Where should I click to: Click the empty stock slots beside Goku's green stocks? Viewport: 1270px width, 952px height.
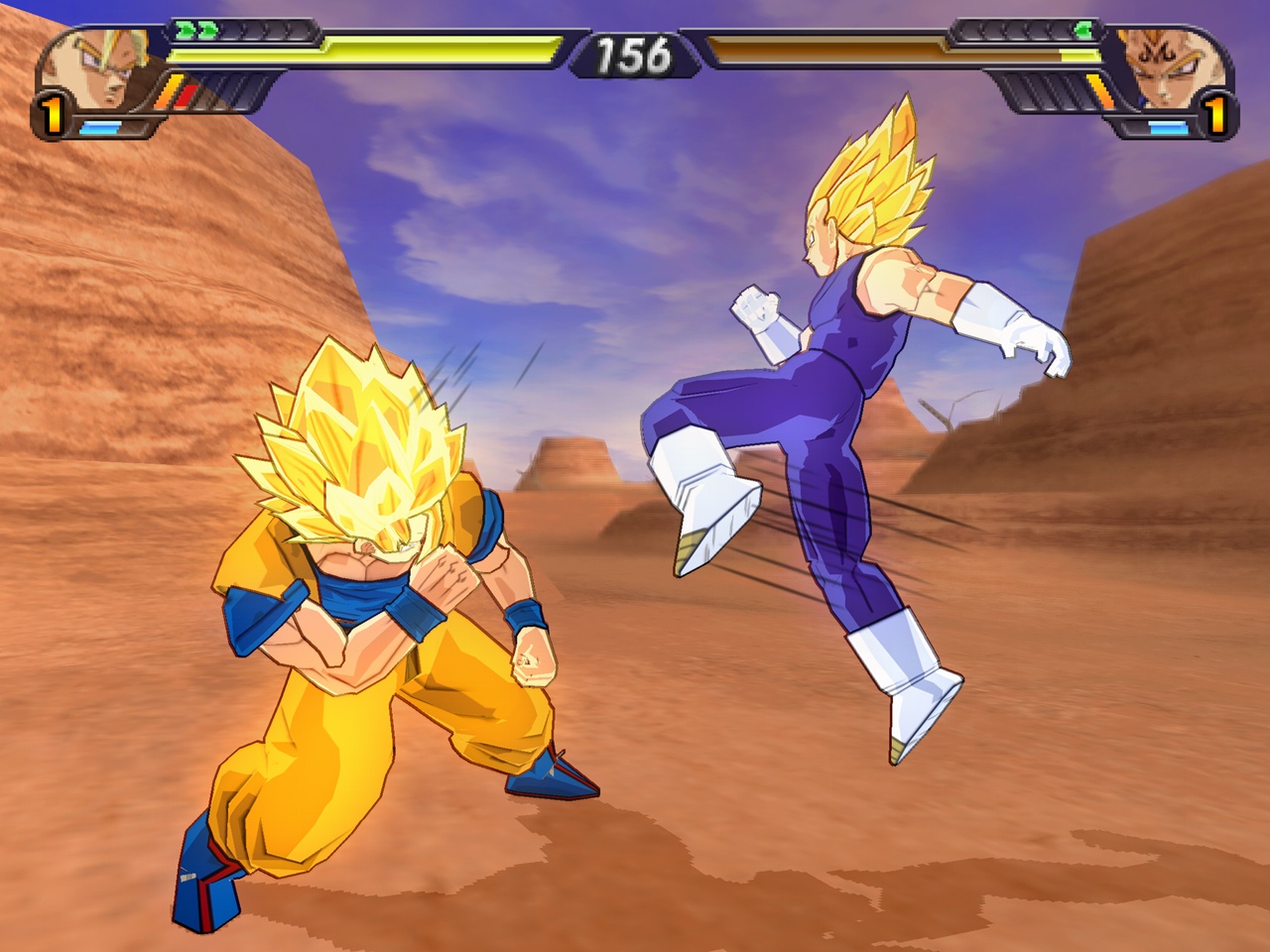click(260, 30)
